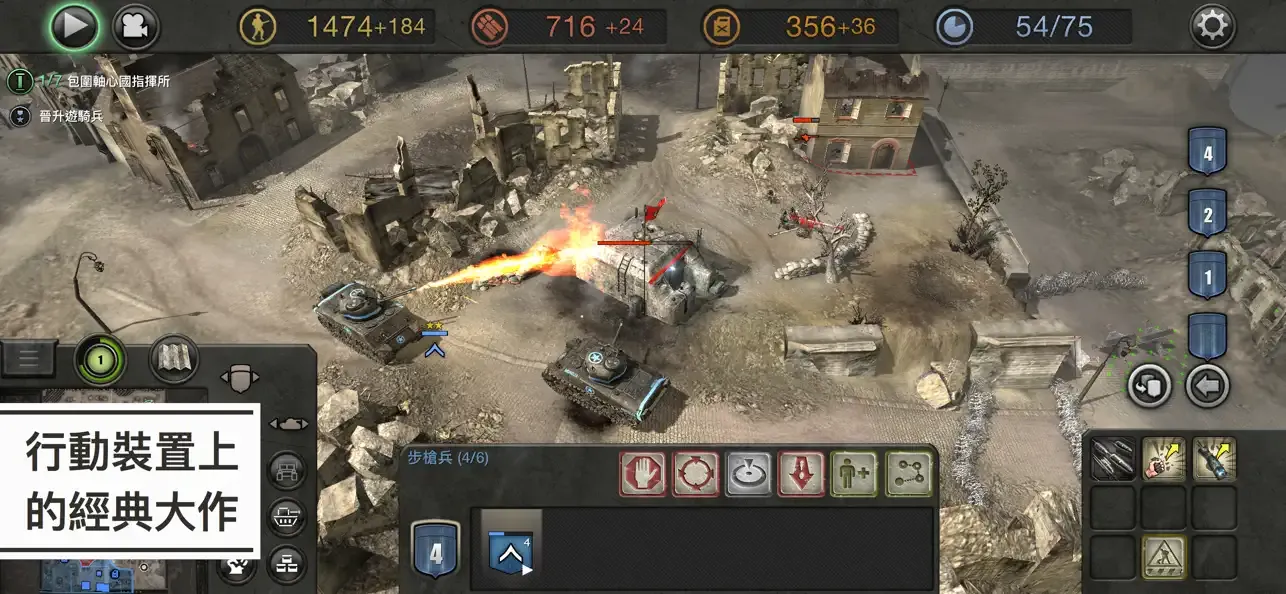Activate the red halt hand command

point(643,475)
